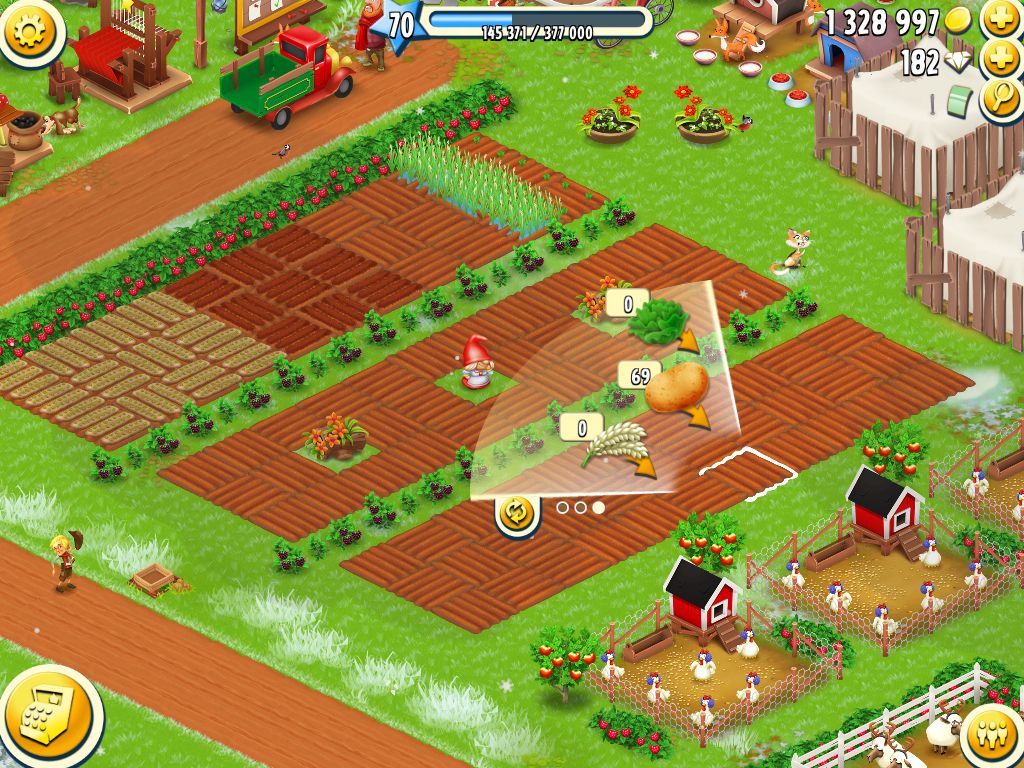Choose the potato crop with 69 stock
1024x768 pixels.
coord(677,389)
